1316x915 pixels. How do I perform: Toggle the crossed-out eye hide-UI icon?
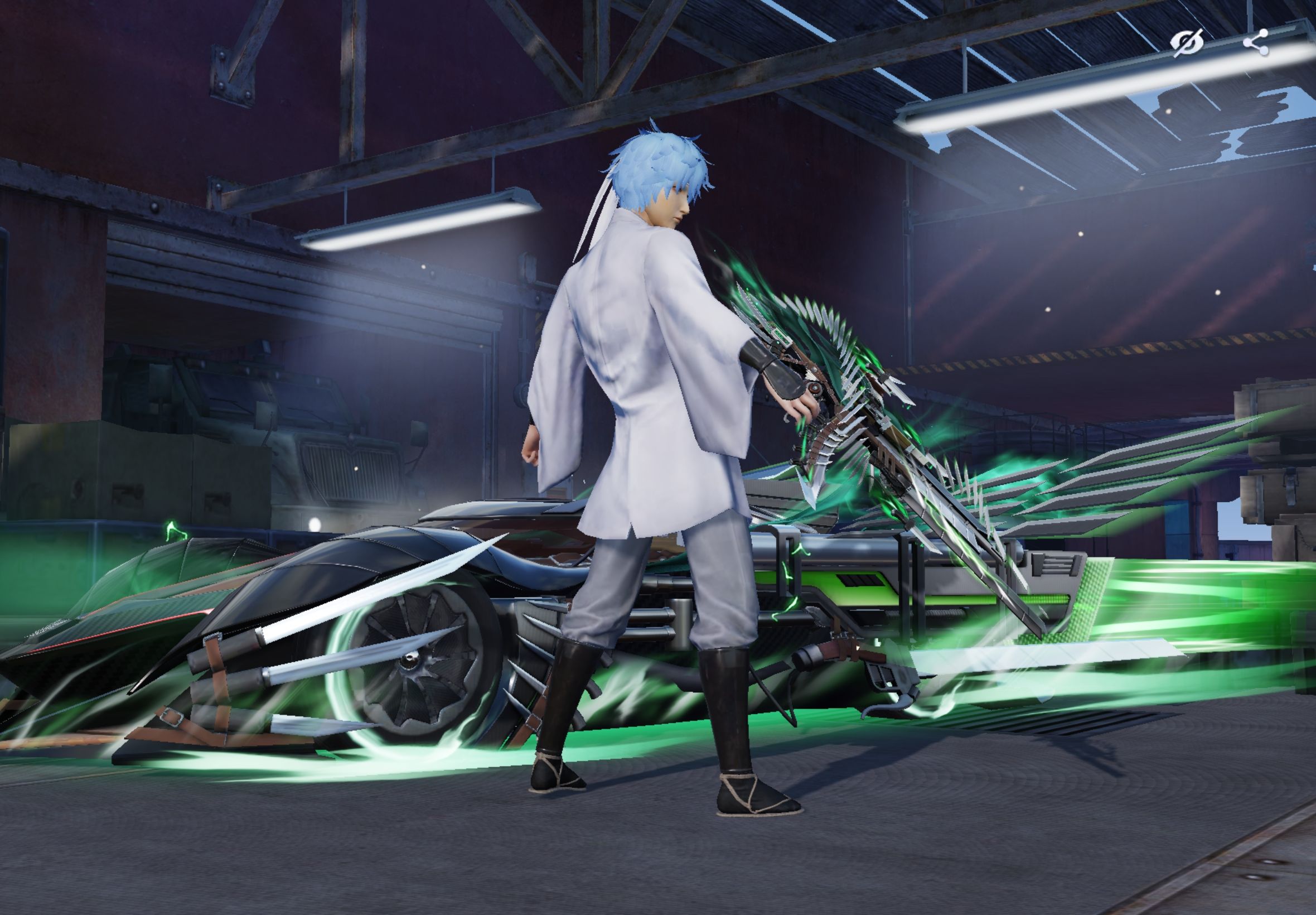[1186, 44]
